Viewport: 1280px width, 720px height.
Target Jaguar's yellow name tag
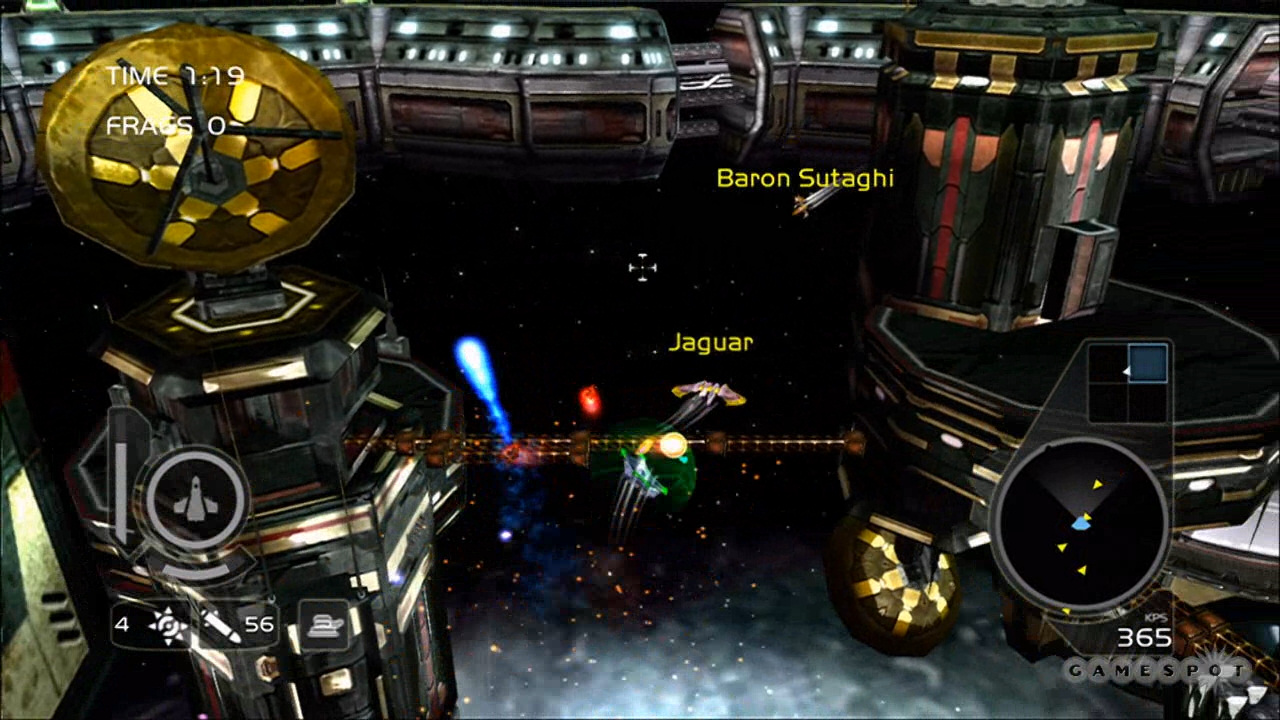point(710,343)
